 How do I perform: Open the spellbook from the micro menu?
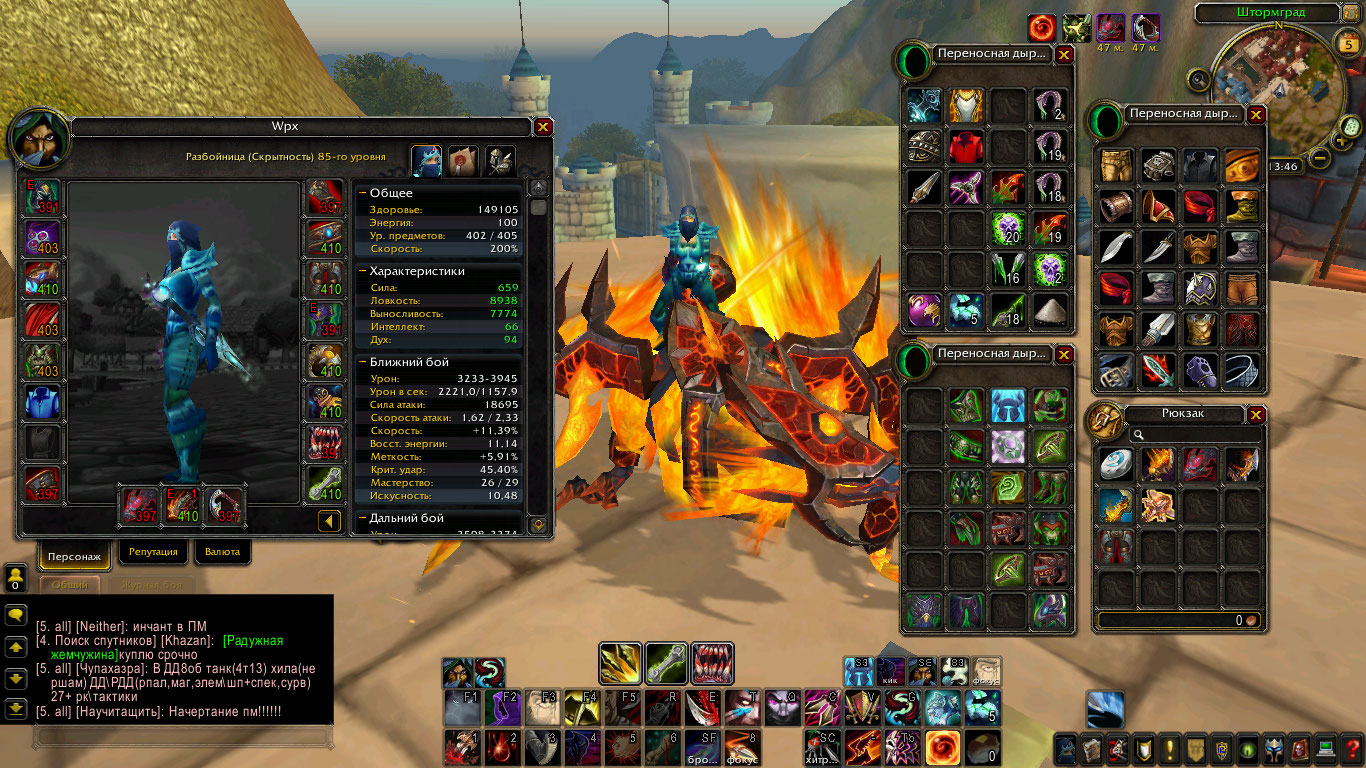coord(1093,748)
